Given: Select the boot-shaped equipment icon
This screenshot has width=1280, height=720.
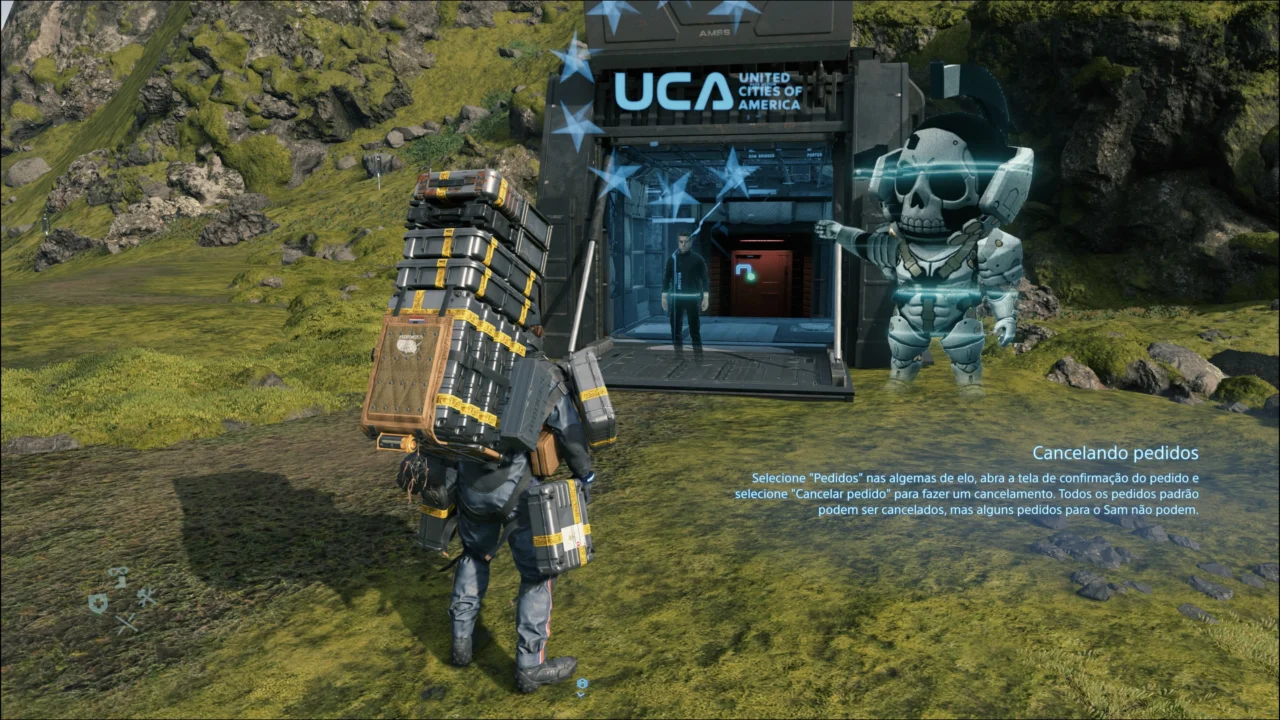Looking at the screenshot, I should pyautogui.click(x=119, y=577).
